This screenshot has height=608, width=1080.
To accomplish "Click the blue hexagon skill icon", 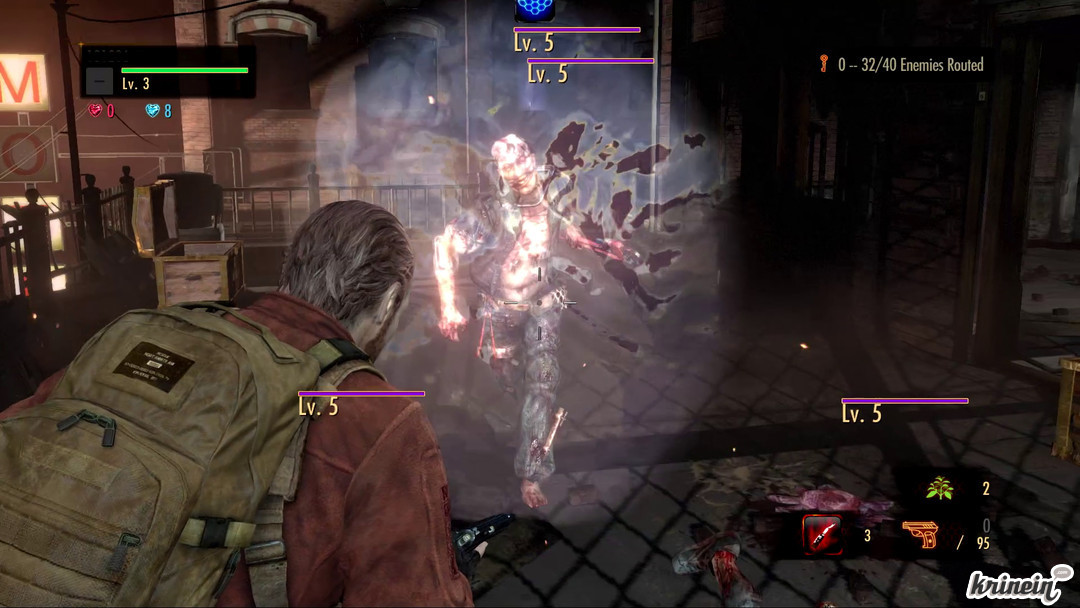I will 535,10.
